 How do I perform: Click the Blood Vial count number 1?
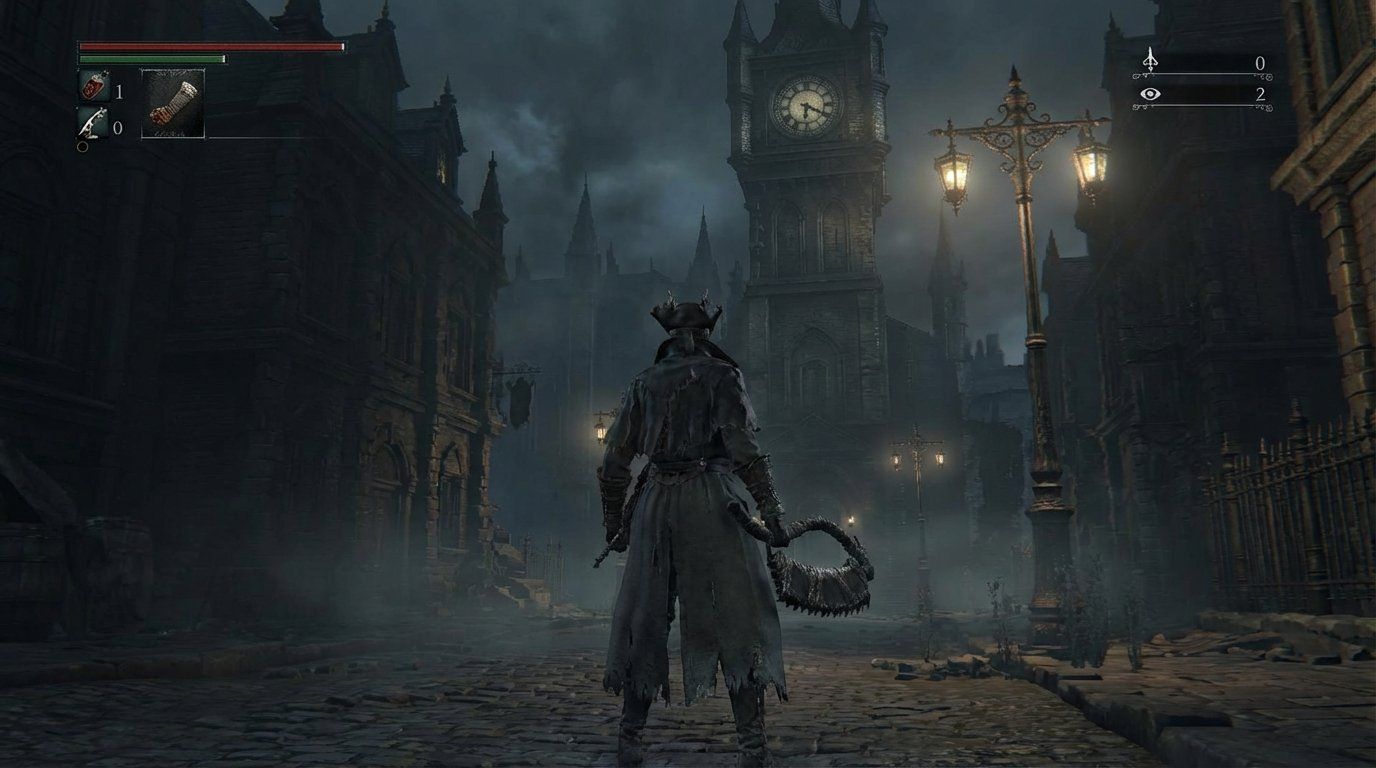pyautogui.click(x=118, y=89)
